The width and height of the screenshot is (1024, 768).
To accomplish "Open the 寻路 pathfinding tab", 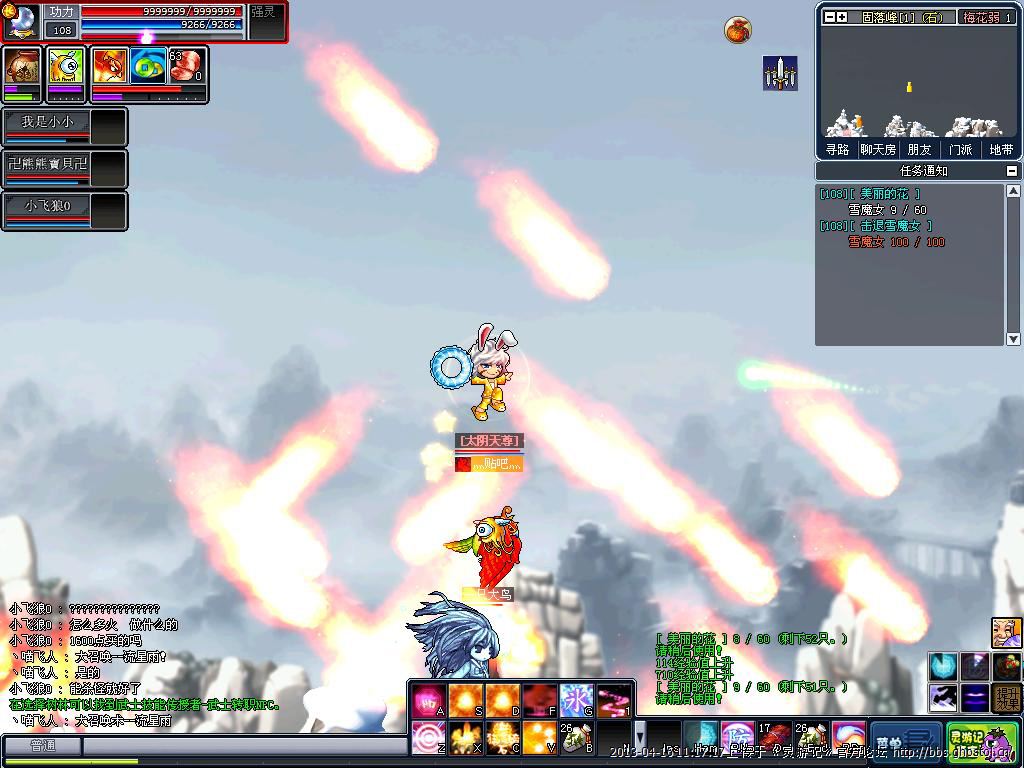I will tap(837, 149).
